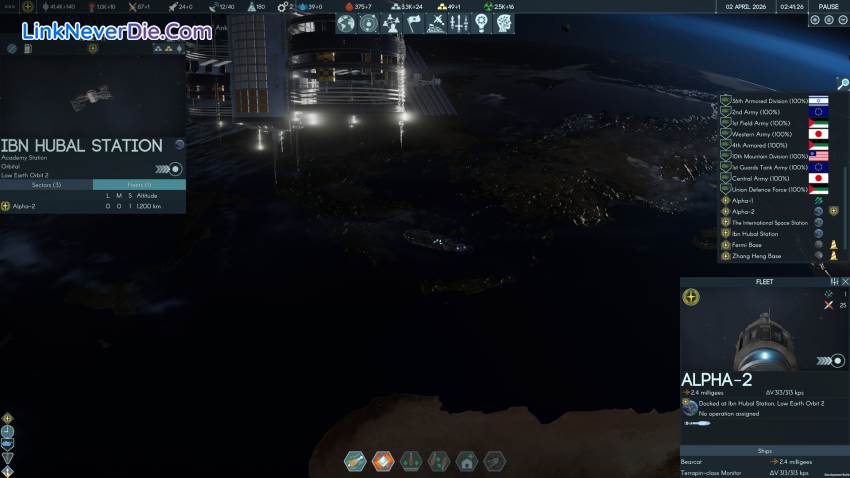Open the Fleets tab in station panel

tap(139, 185)
